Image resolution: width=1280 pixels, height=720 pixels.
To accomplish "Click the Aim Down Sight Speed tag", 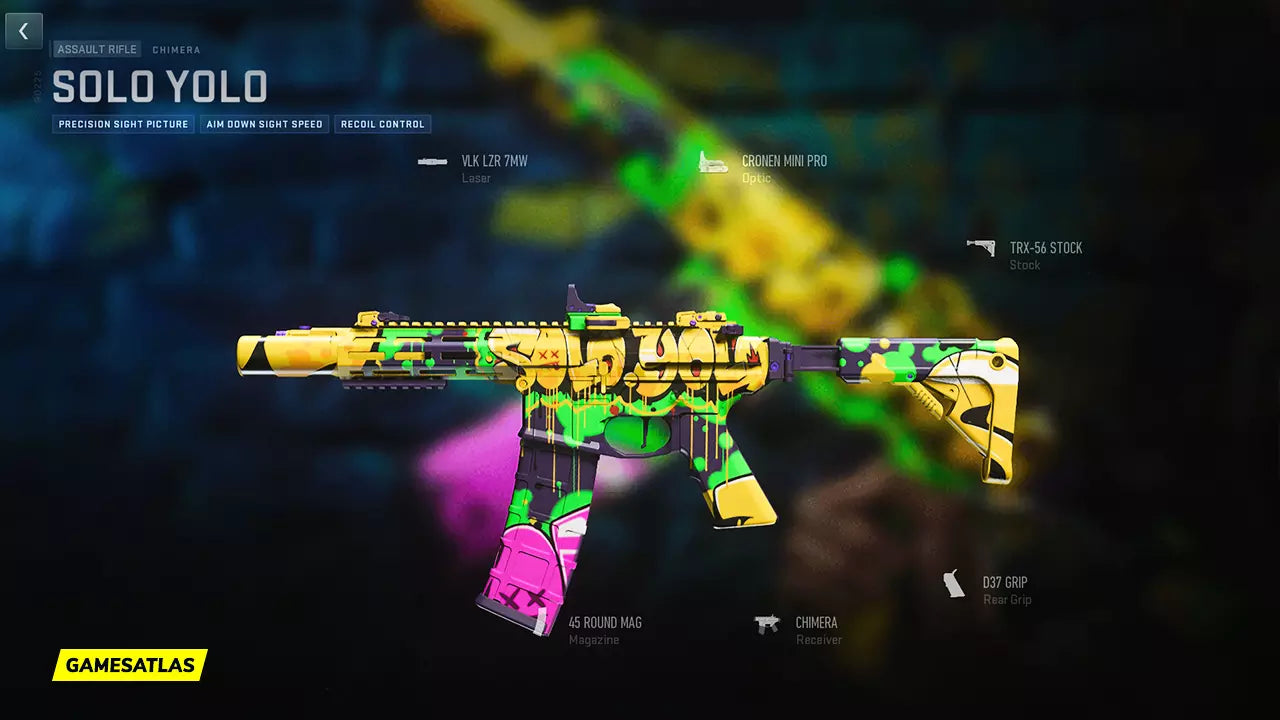I will coord(264,124).
